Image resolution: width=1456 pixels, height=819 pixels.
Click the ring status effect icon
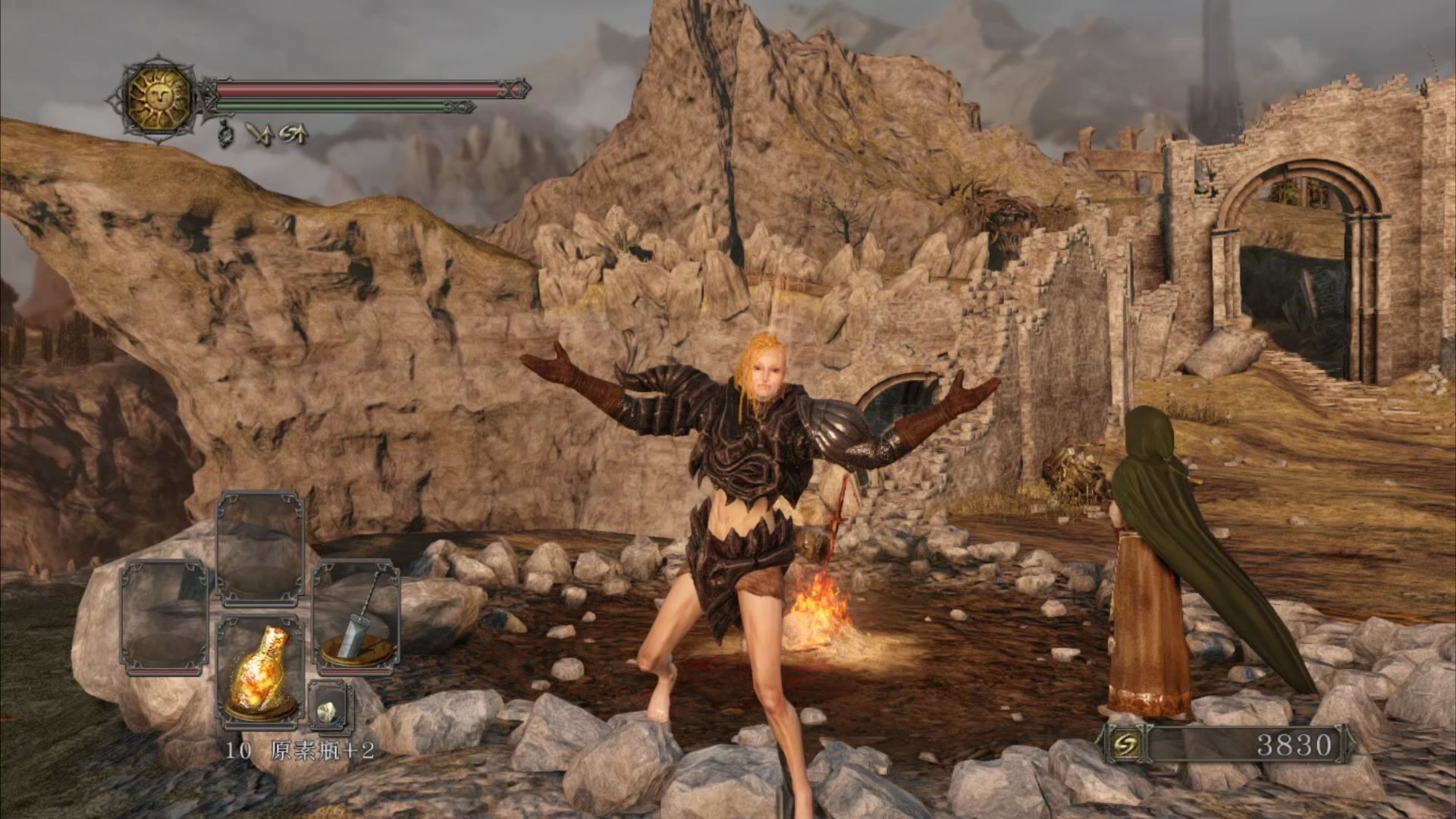coord(224,133)
